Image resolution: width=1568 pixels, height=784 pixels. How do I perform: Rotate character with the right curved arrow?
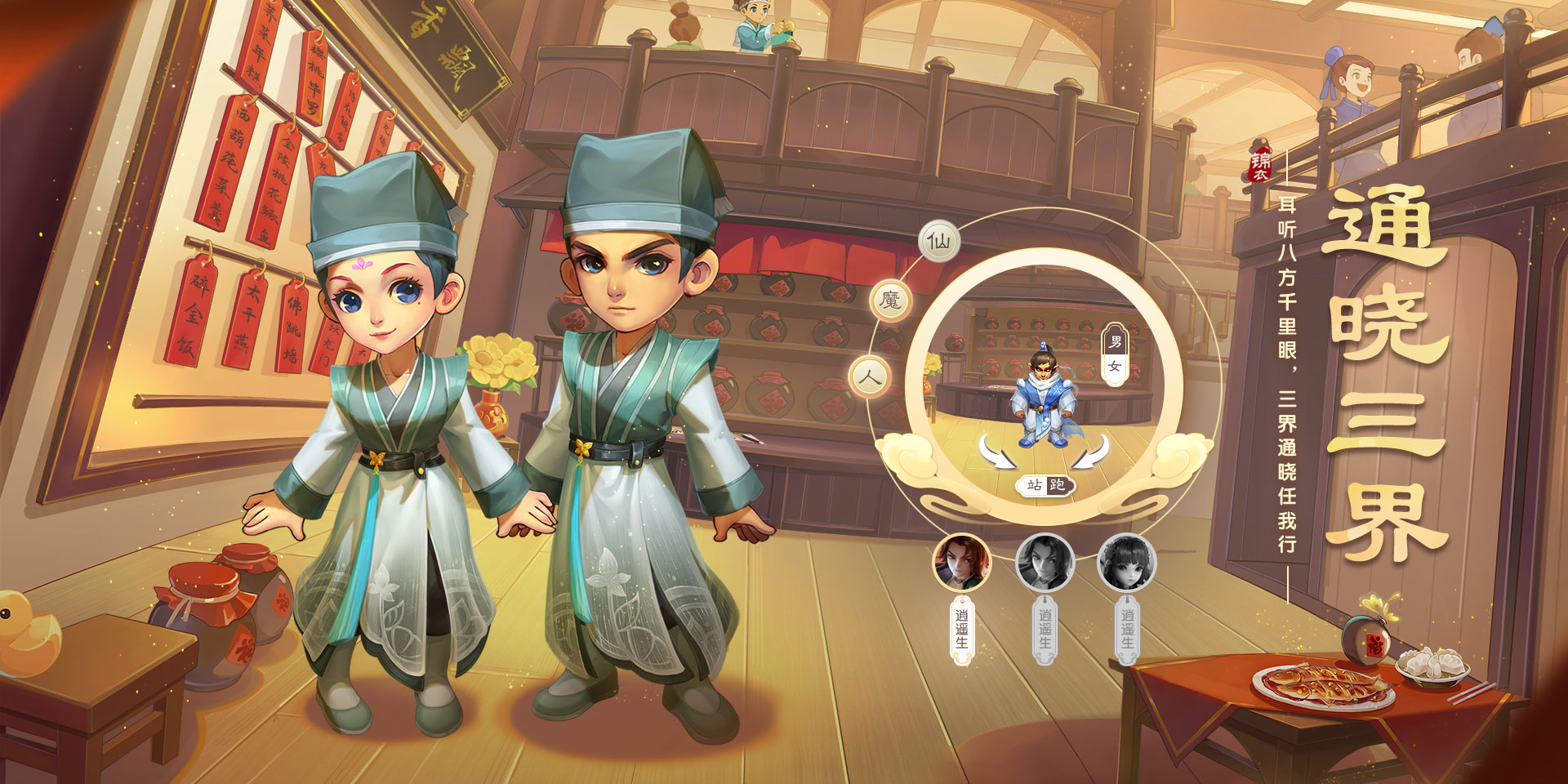tap(1090, 452)
